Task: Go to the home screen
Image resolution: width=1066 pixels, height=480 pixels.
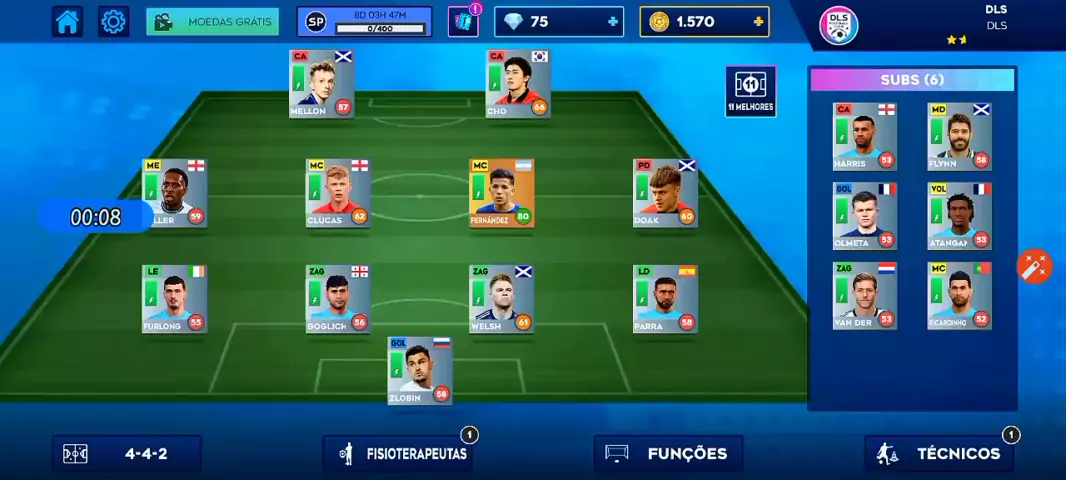Action: coord(68,22)
